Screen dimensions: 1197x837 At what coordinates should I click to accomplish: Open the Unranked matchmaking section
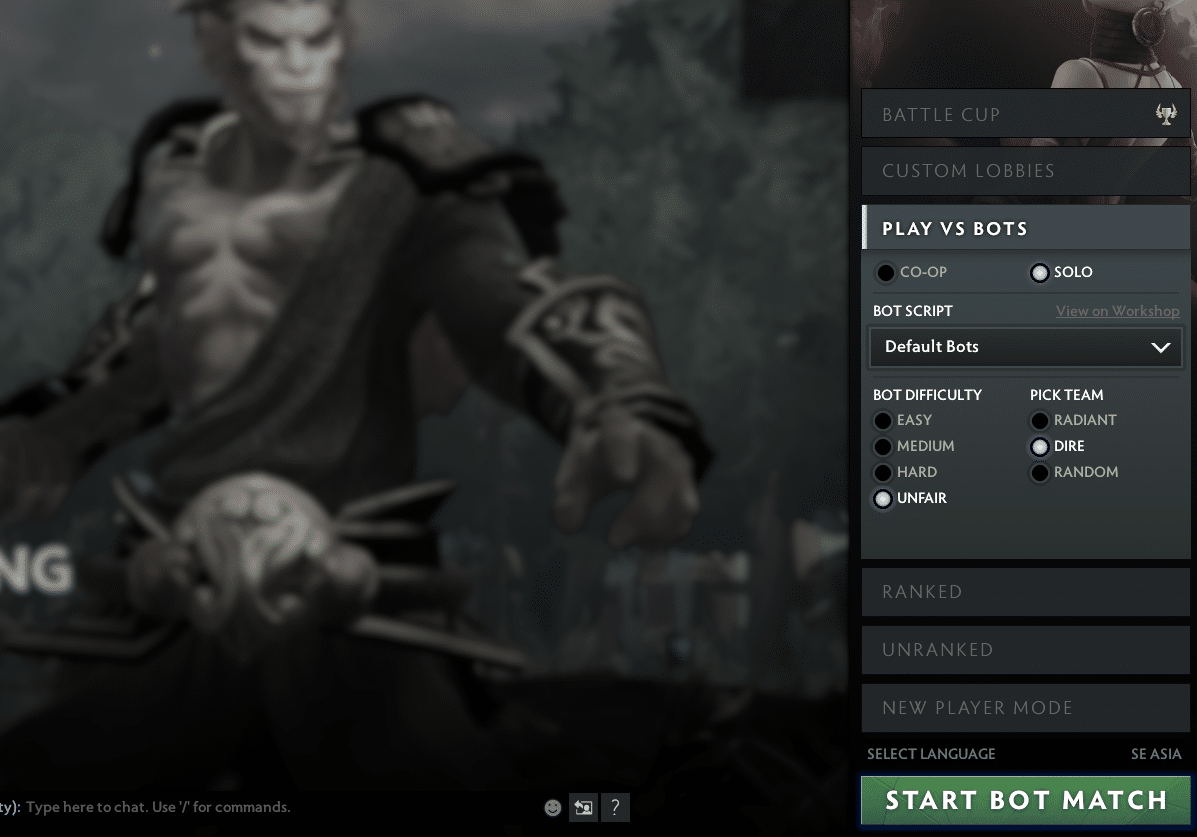tap(1026, 650)
